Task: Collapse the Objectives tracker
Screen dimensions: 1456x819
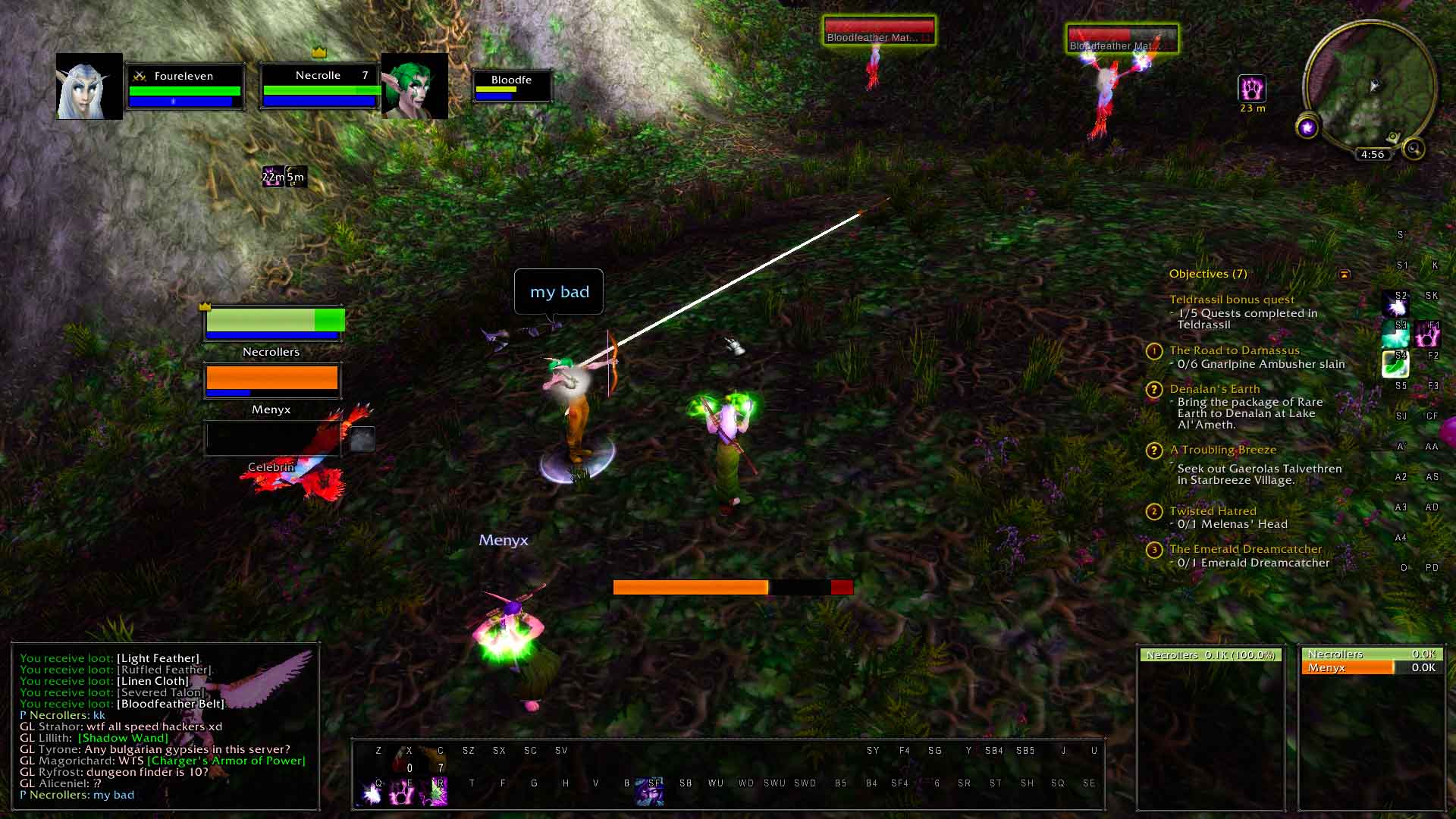Action: 1345,274
